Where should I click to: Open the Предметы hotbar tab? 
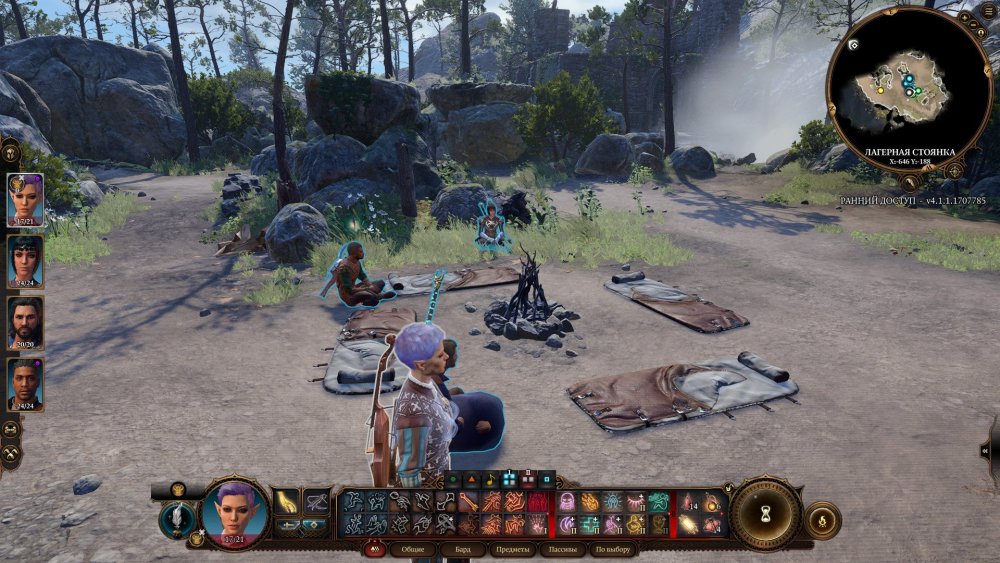pos(513,549)
